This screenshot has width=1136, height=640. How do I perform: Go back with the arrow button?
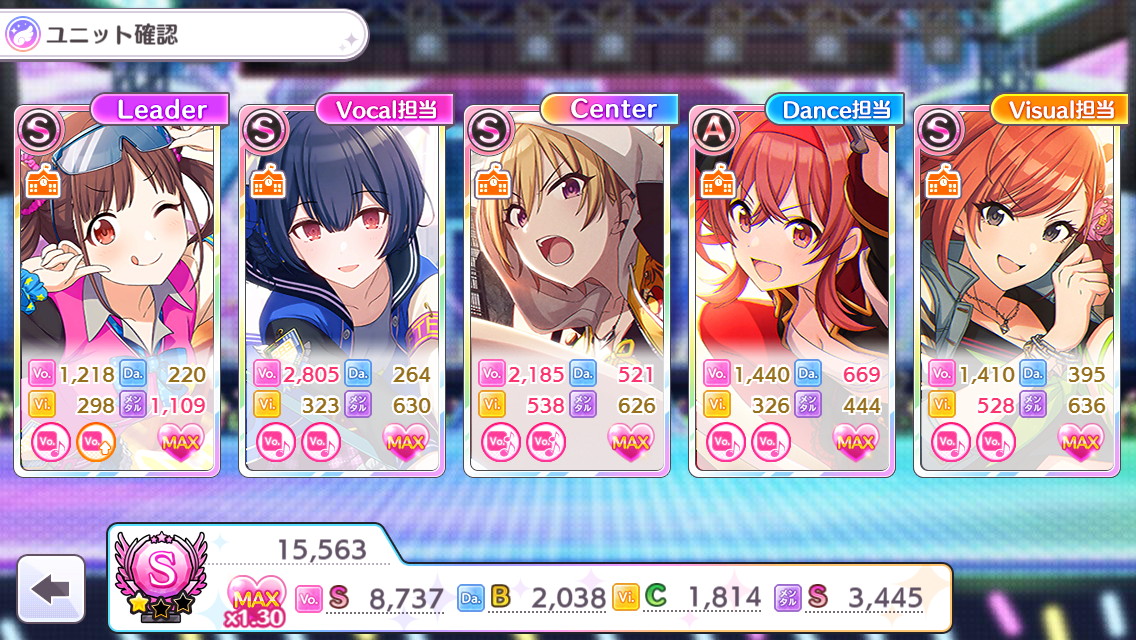[x=51, y=589]
